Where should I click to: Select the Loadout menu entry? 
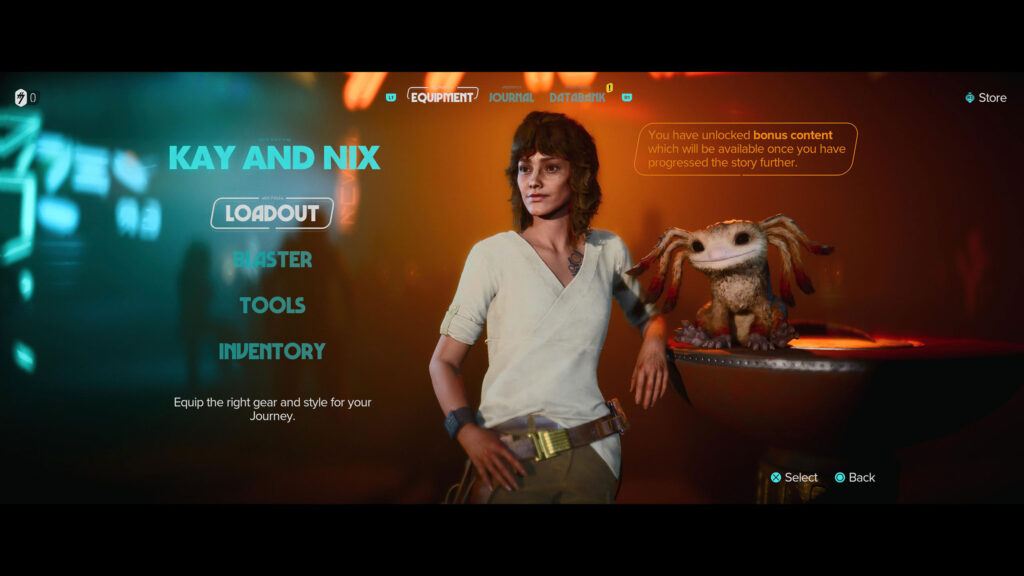272,213
